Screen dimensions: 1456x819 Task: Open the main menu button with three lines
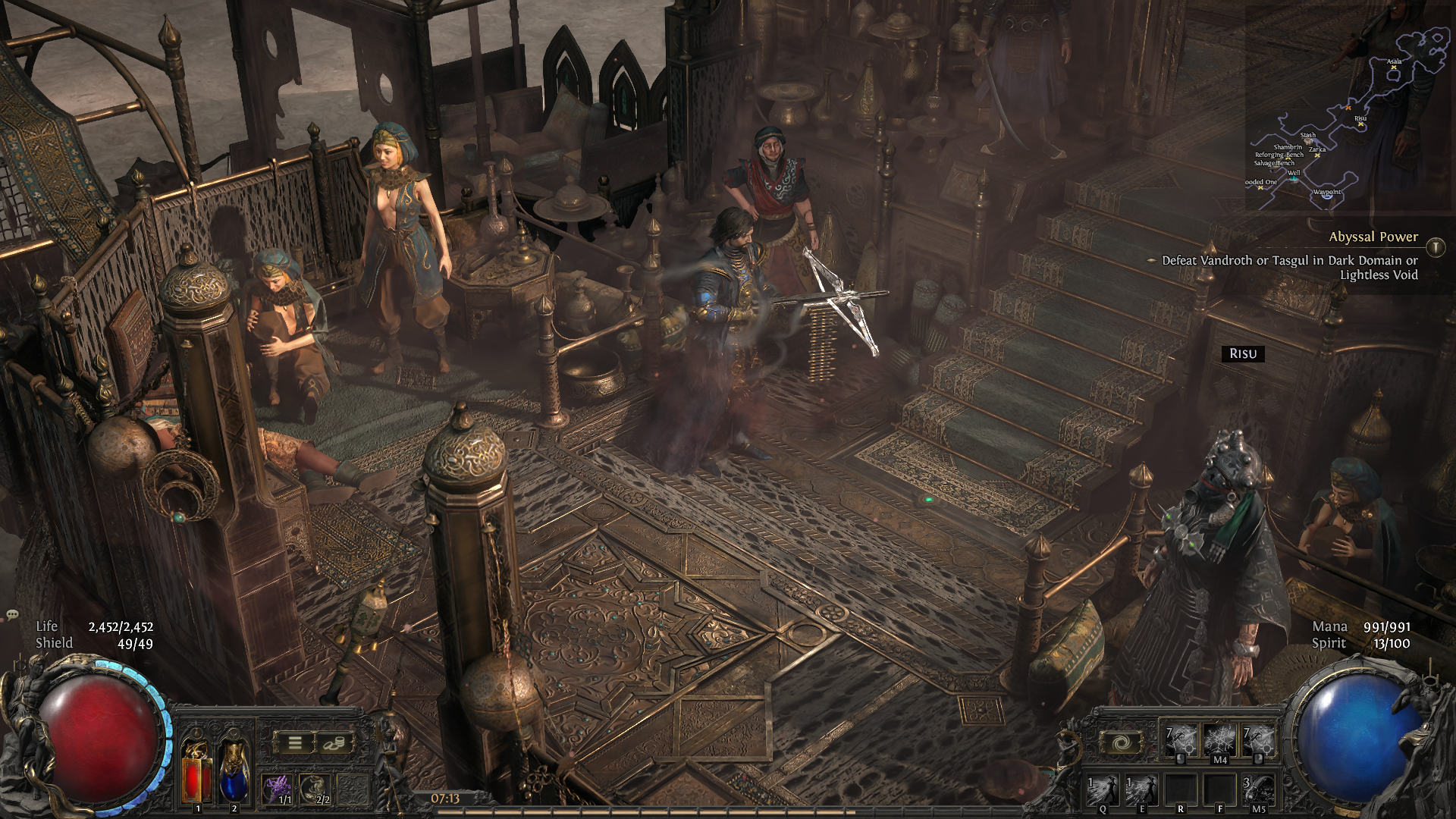tap(295, 742)
